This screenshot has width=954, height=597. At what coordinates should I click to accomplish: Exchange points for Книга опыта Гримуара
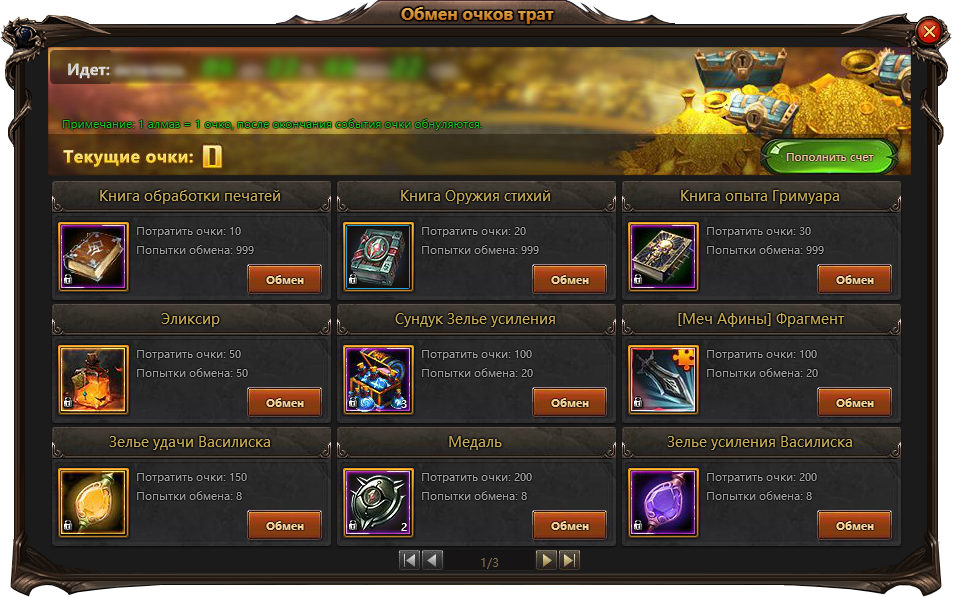pos(854,279)
